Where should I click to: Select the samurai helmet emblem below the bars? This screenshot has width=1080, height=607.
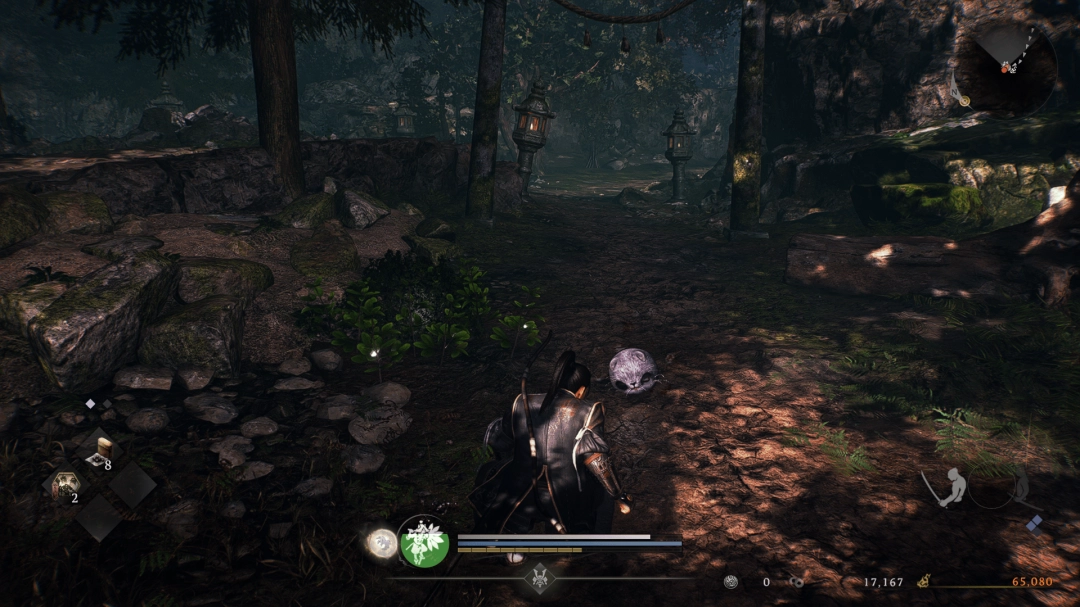coord(540,577)
